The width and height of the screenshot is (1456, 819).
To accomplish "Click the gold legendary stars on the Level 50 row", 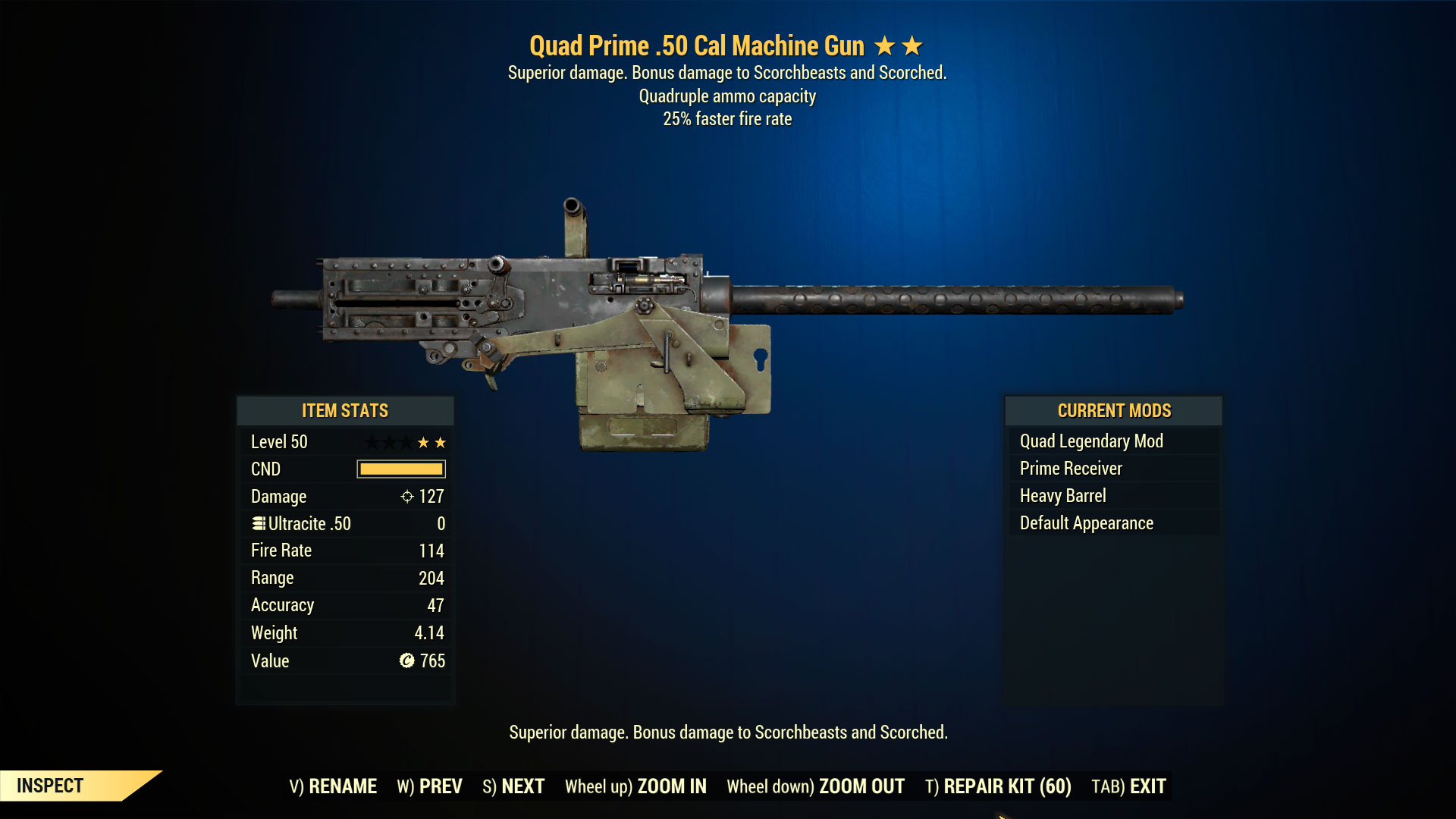I will pyautogui.click(x=431, y=441).
